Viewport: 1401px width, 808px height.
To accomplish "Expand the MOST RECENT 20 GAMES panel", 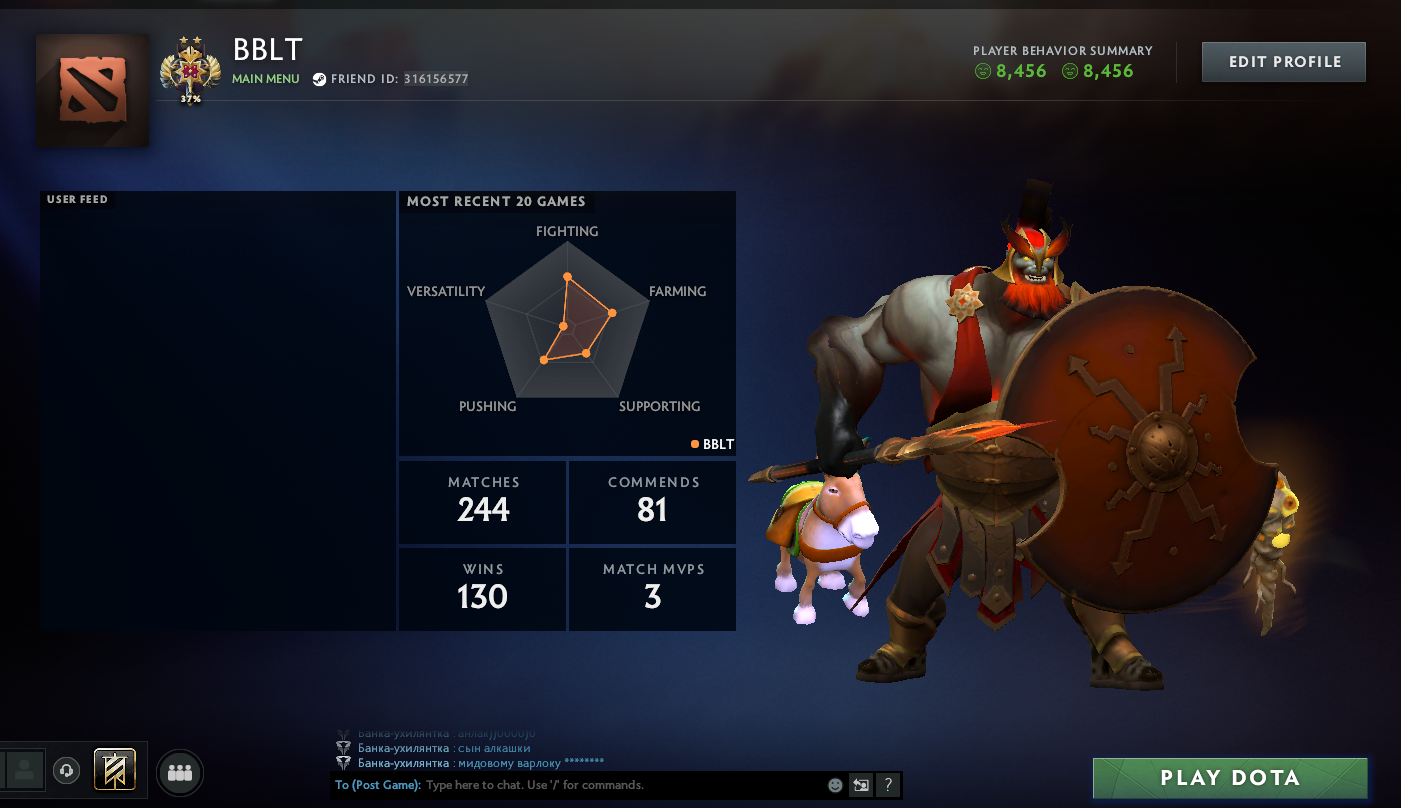I will 496,201.
